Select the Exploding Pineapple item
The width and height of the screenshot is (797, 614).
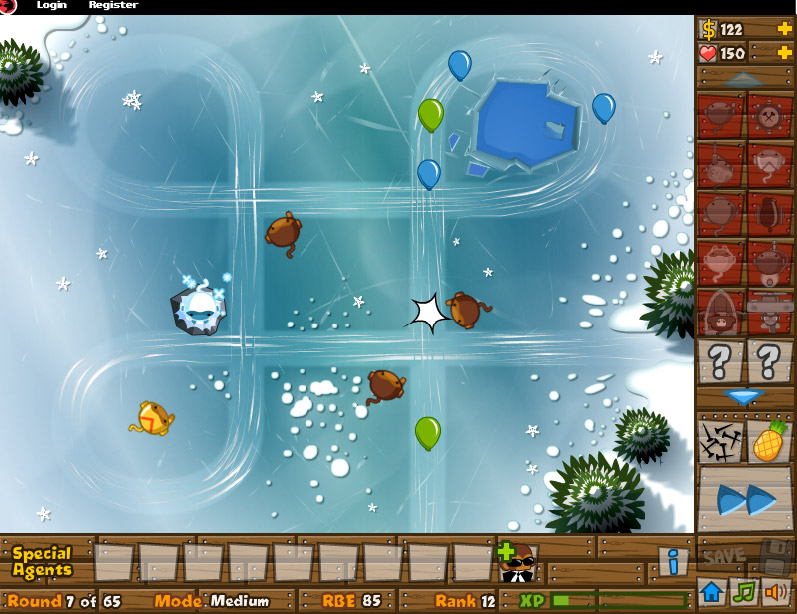click(x=768, y=441)
